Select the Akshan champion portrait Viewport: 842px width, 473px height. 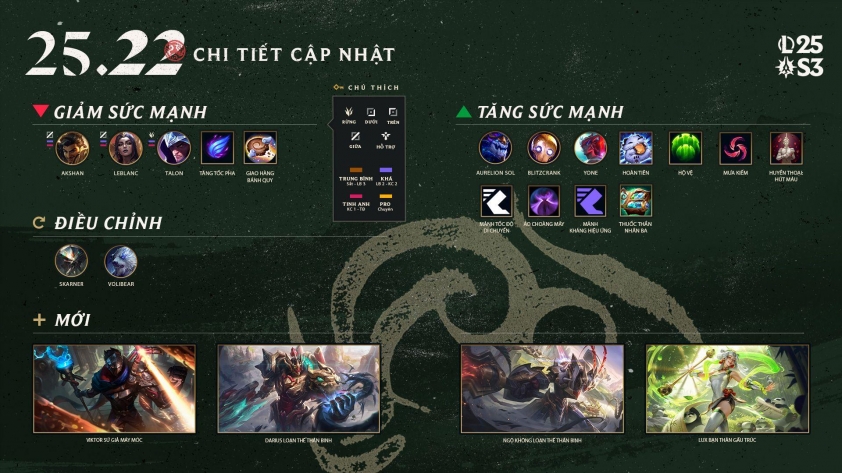[73, 148]
